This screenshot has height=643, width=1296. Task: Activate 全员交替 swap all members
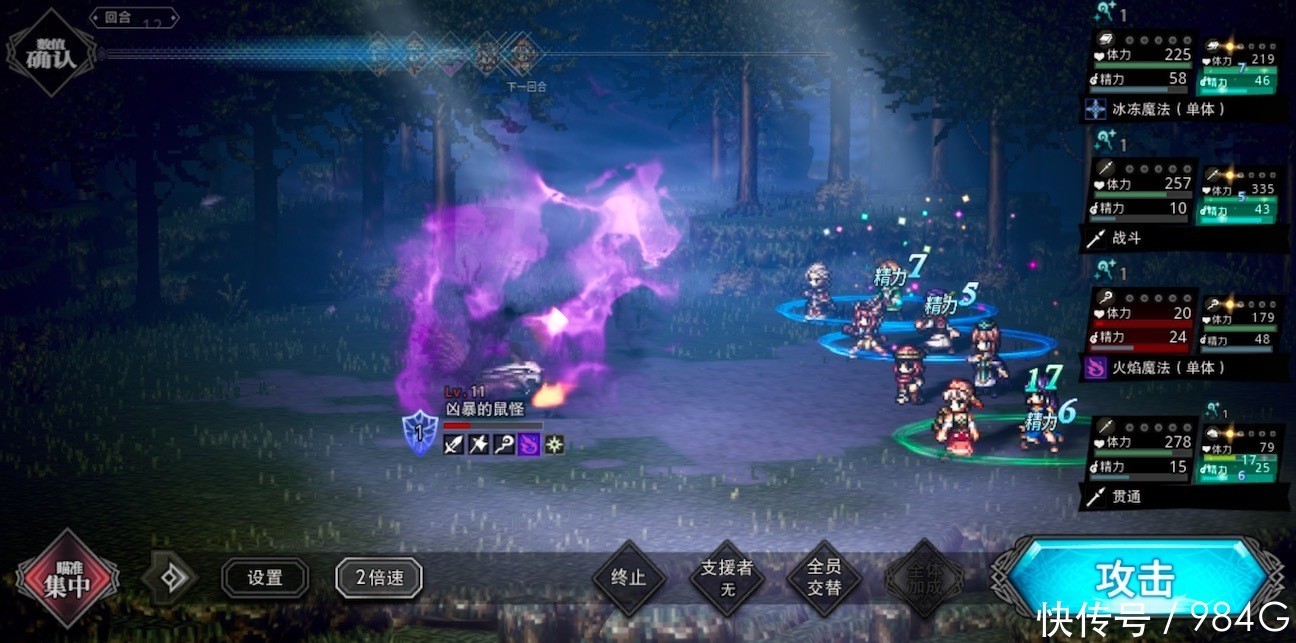click(825, 578)
